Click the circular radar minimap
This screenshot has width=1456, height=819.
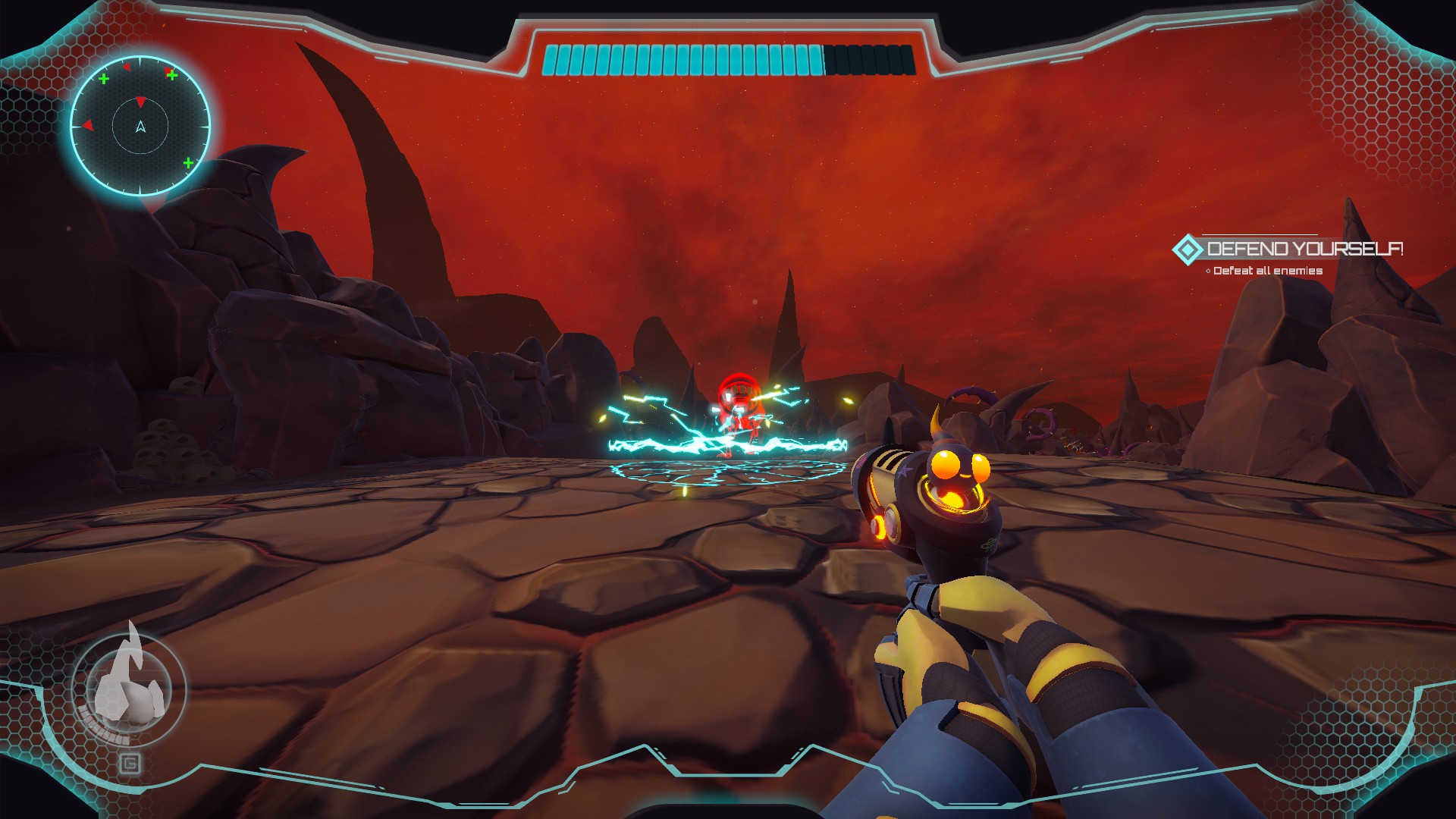[x=140, y=127]
